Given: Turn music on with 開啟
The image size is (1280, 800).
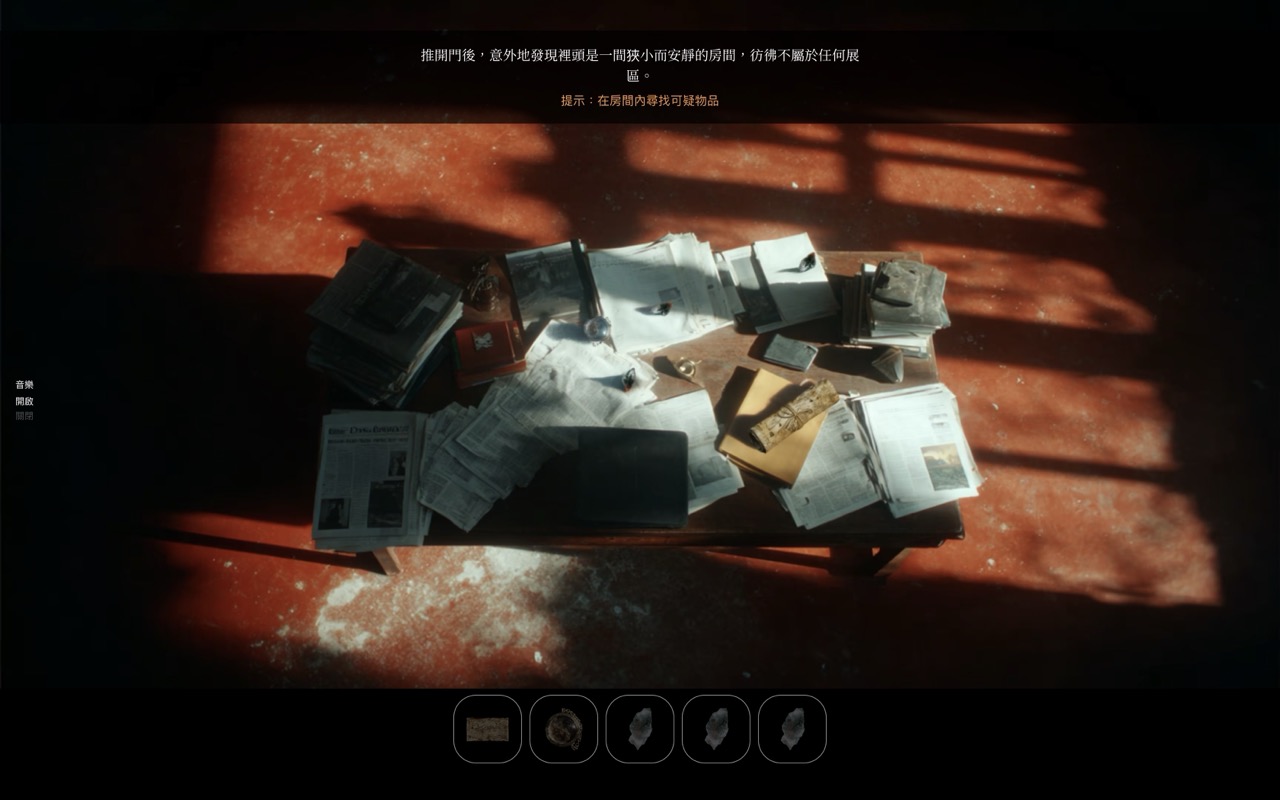Looking at the screenshot, I should coord(24,401).
